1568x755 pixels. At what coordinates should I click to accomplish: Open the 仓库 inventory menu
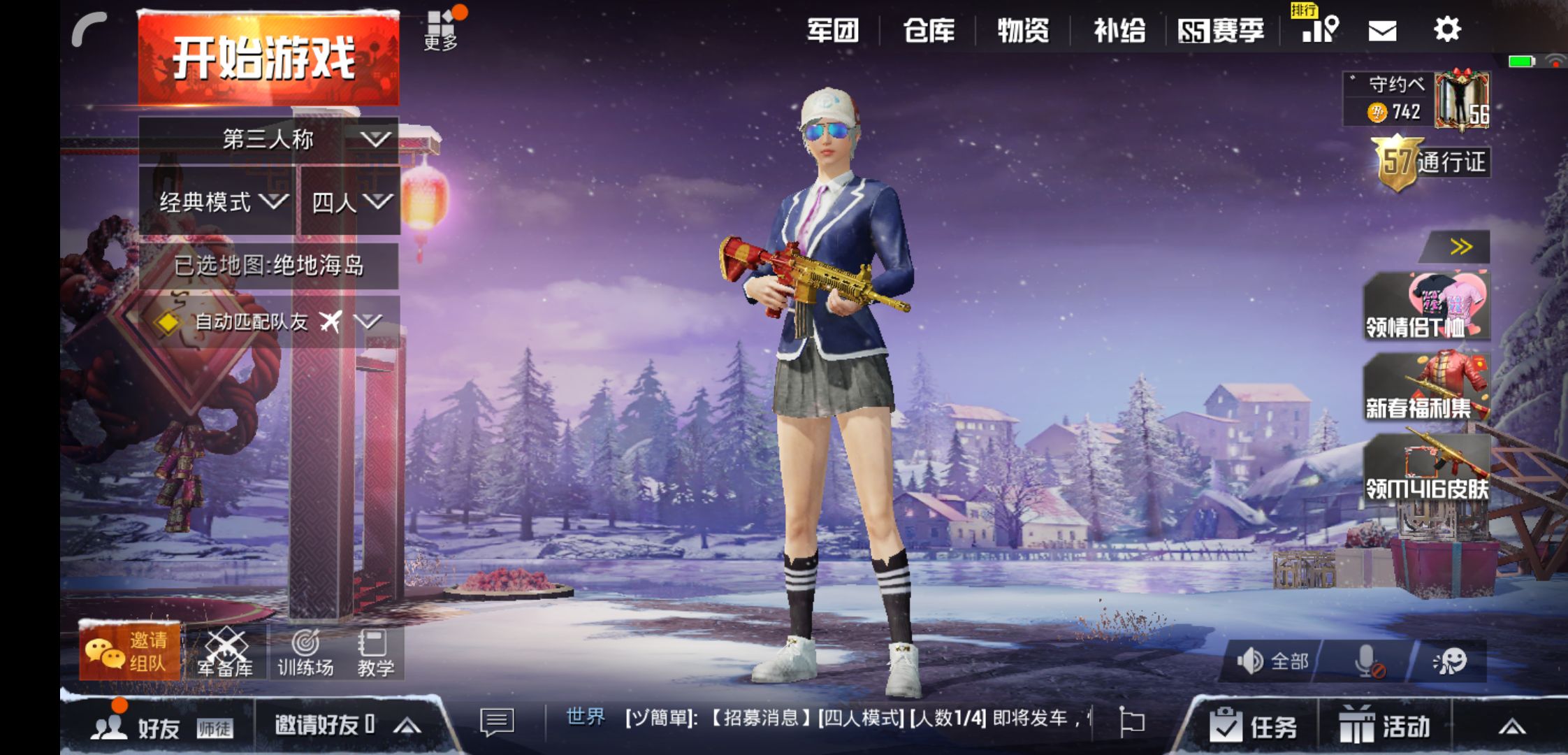[x=929, y=31]
